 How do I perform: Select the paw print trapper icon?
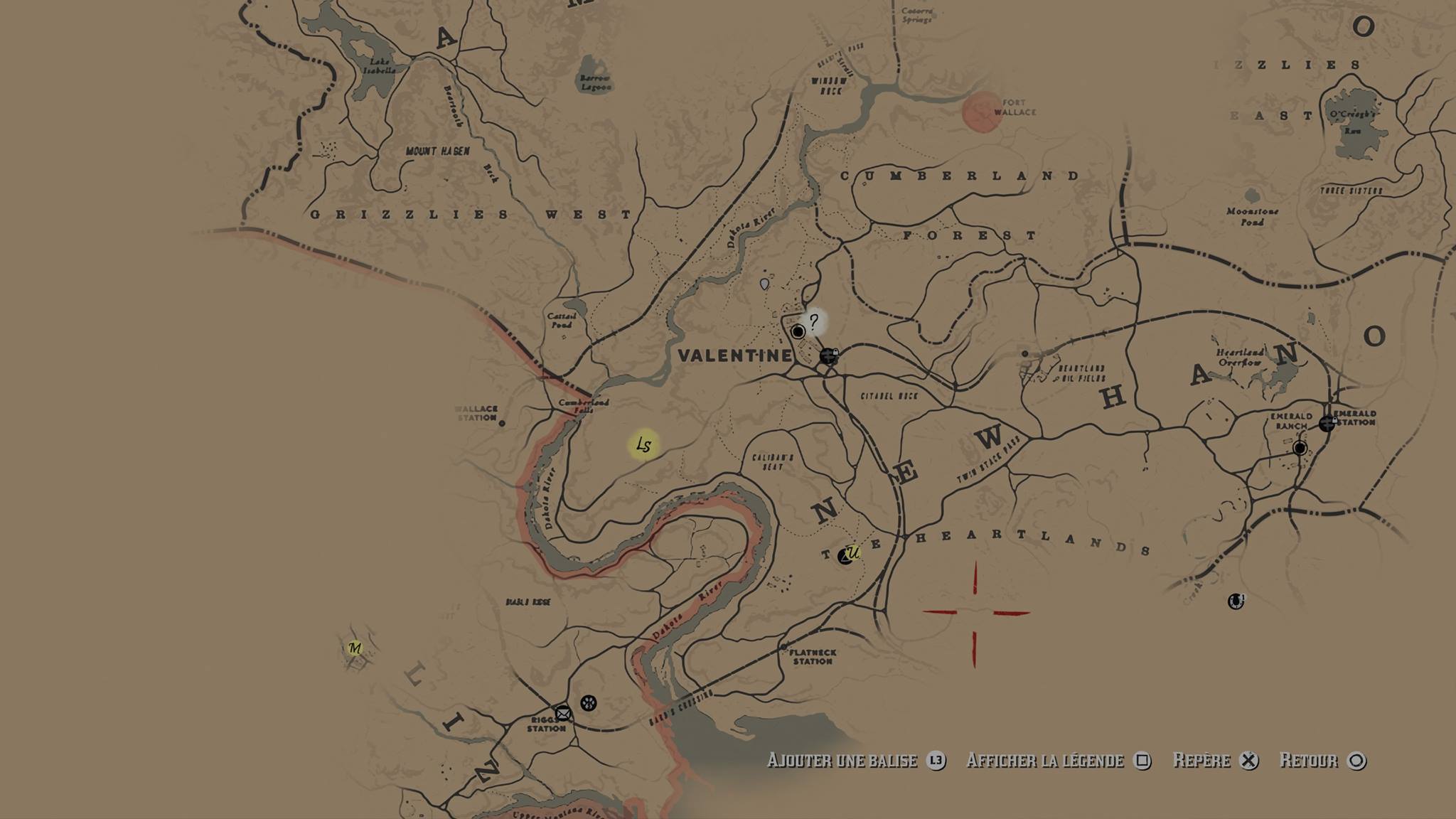pyautogui.click(x=589, y=703)
